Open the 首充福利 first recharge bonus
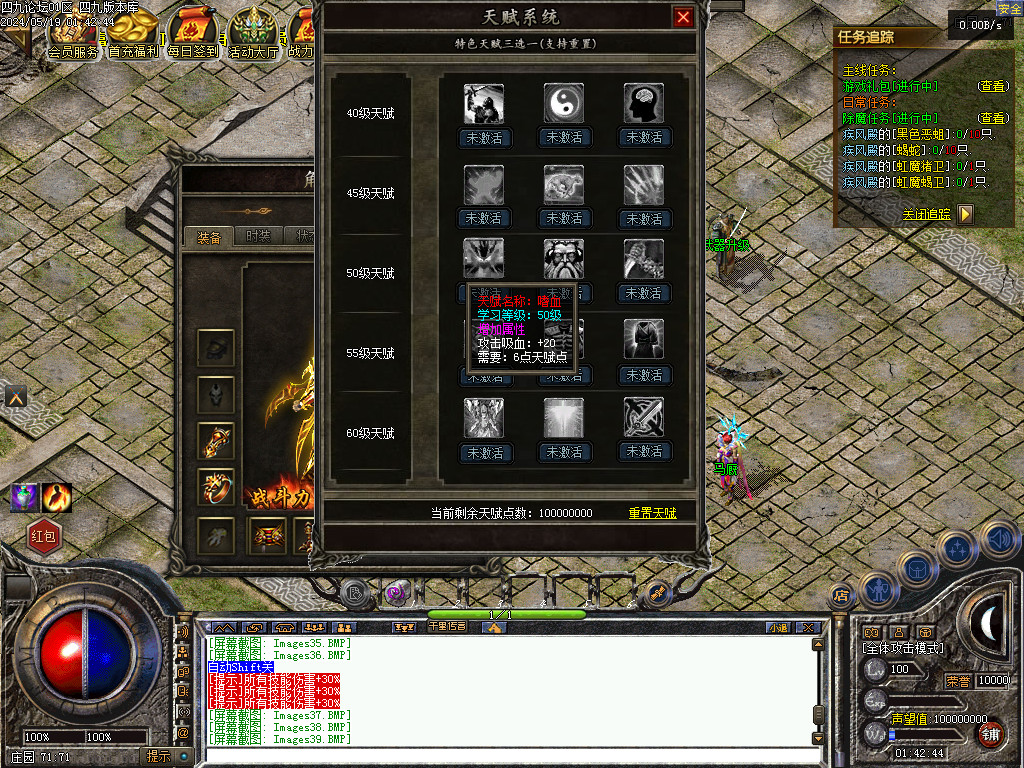1024x768 pixels. [x=133, y=52]
